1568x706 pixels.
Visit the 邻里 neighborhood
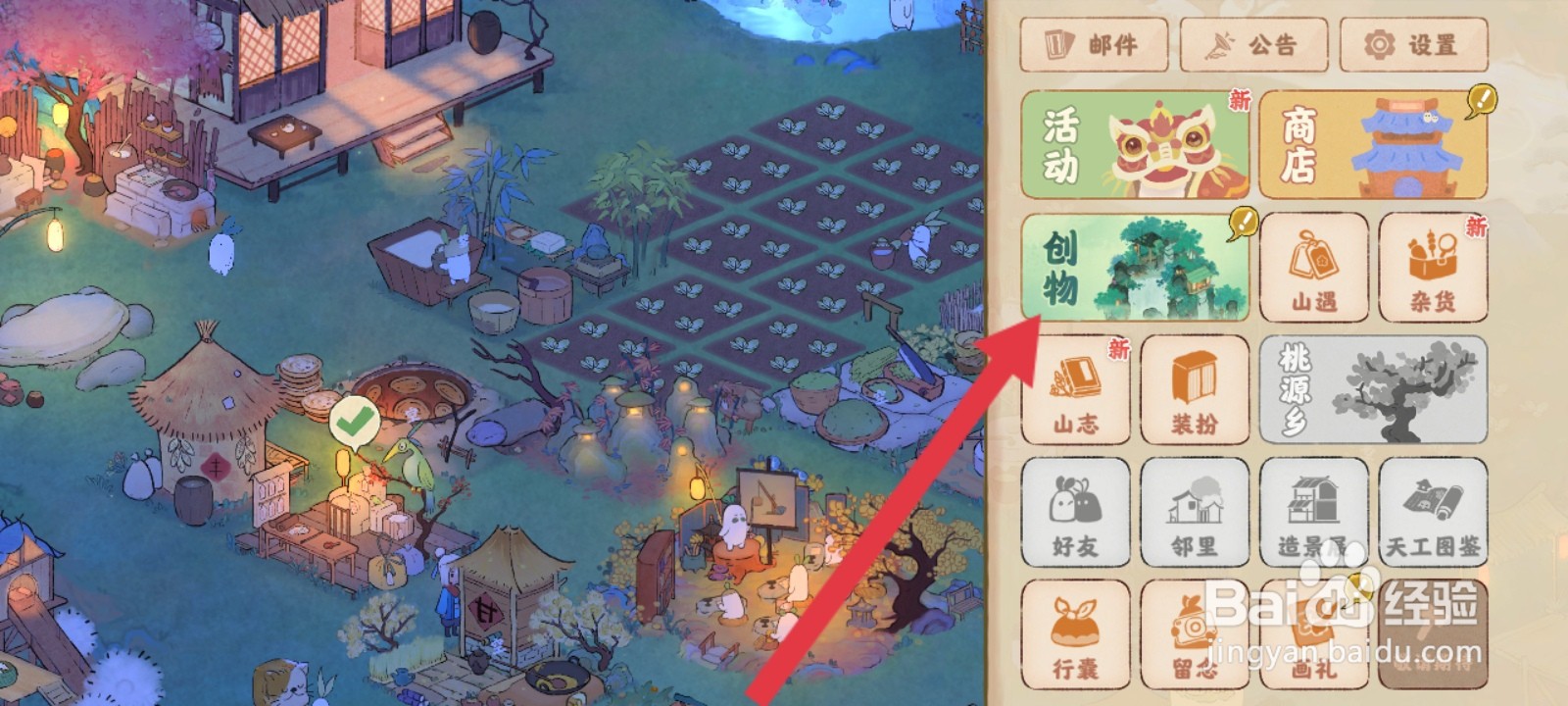pos(1195,512)
